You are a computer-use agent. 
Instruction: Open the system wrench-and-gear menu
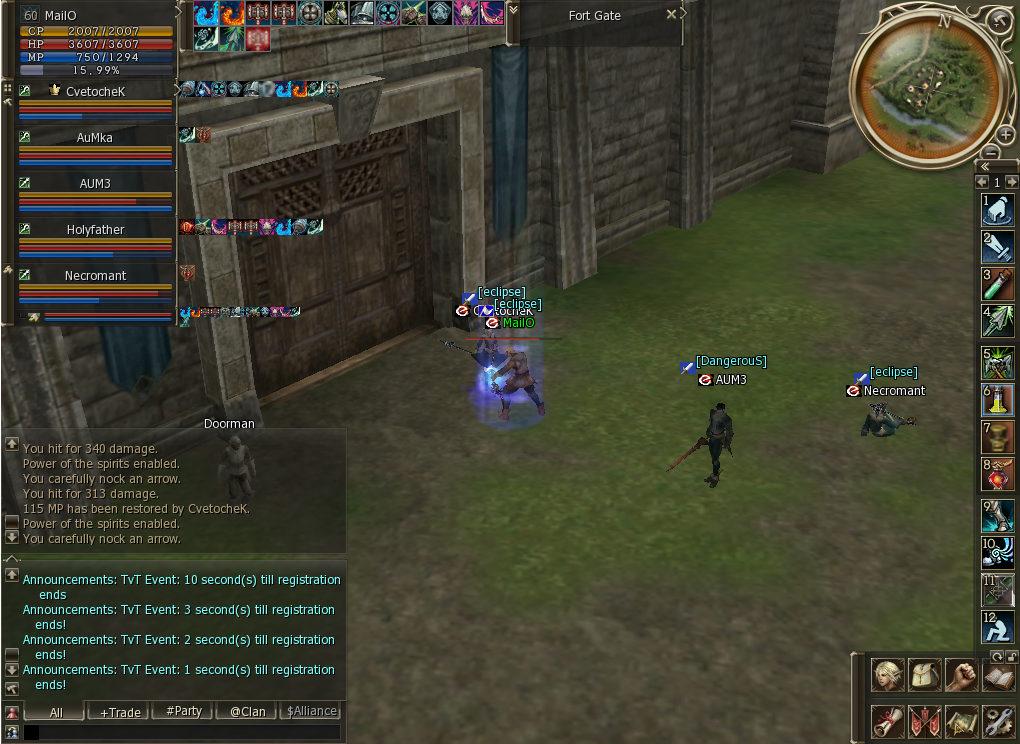pyautogui.click(x=997, y=720)
